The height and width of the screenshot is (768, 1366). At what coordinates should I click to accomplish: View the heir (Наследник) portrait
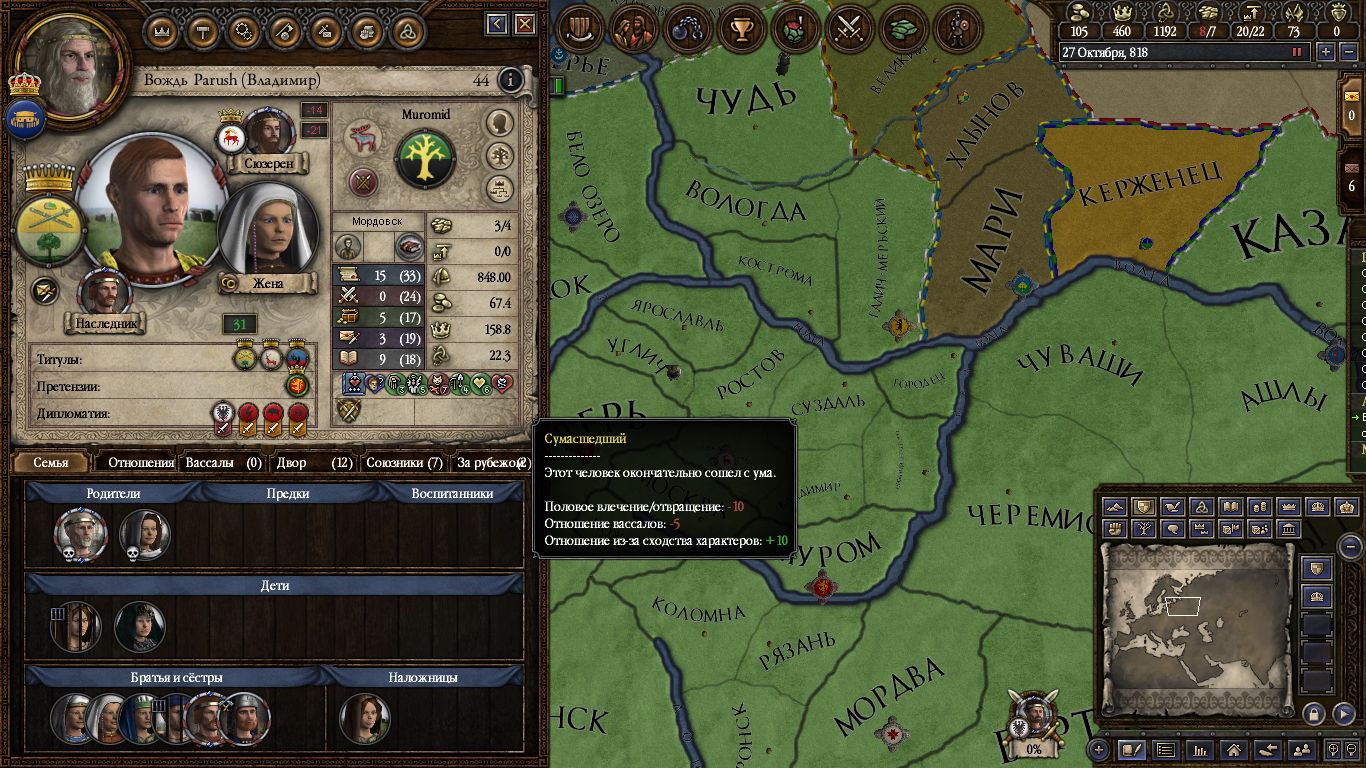pos(104,292)
